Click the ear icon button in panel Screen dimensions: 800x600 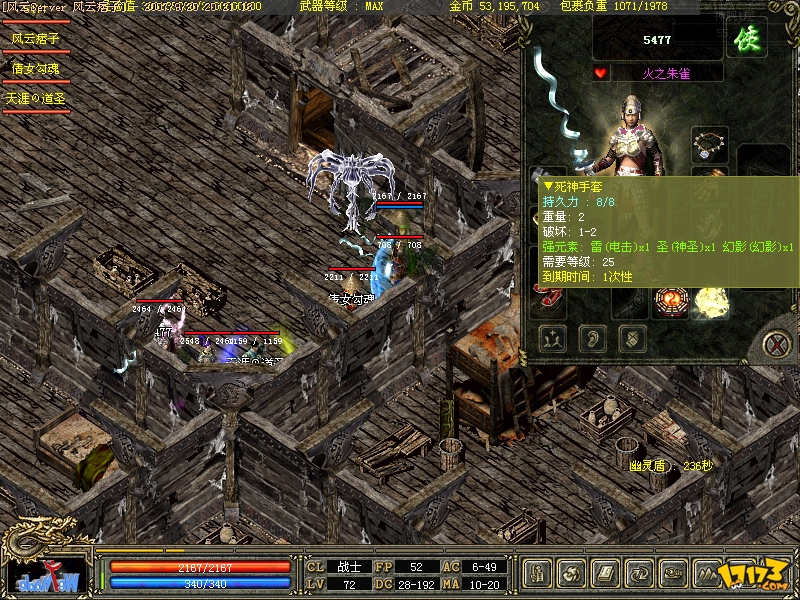[592, 338]
